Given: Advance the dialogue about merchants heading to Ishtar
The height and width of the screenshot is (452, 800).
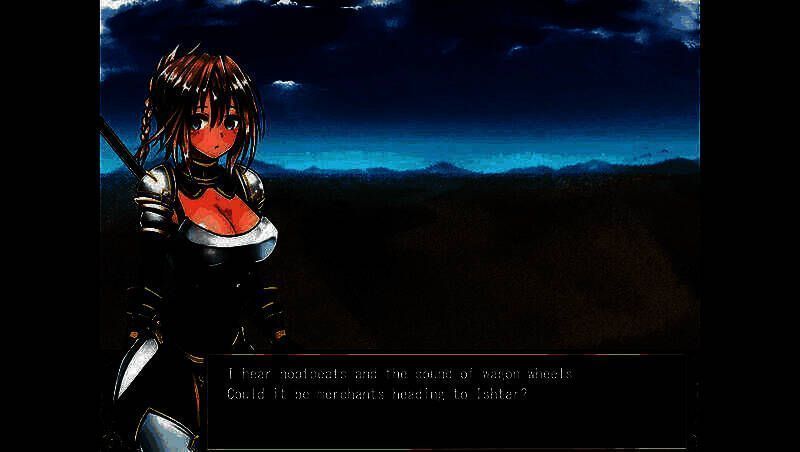Looking at the screenshot, I should coord(450,395).
